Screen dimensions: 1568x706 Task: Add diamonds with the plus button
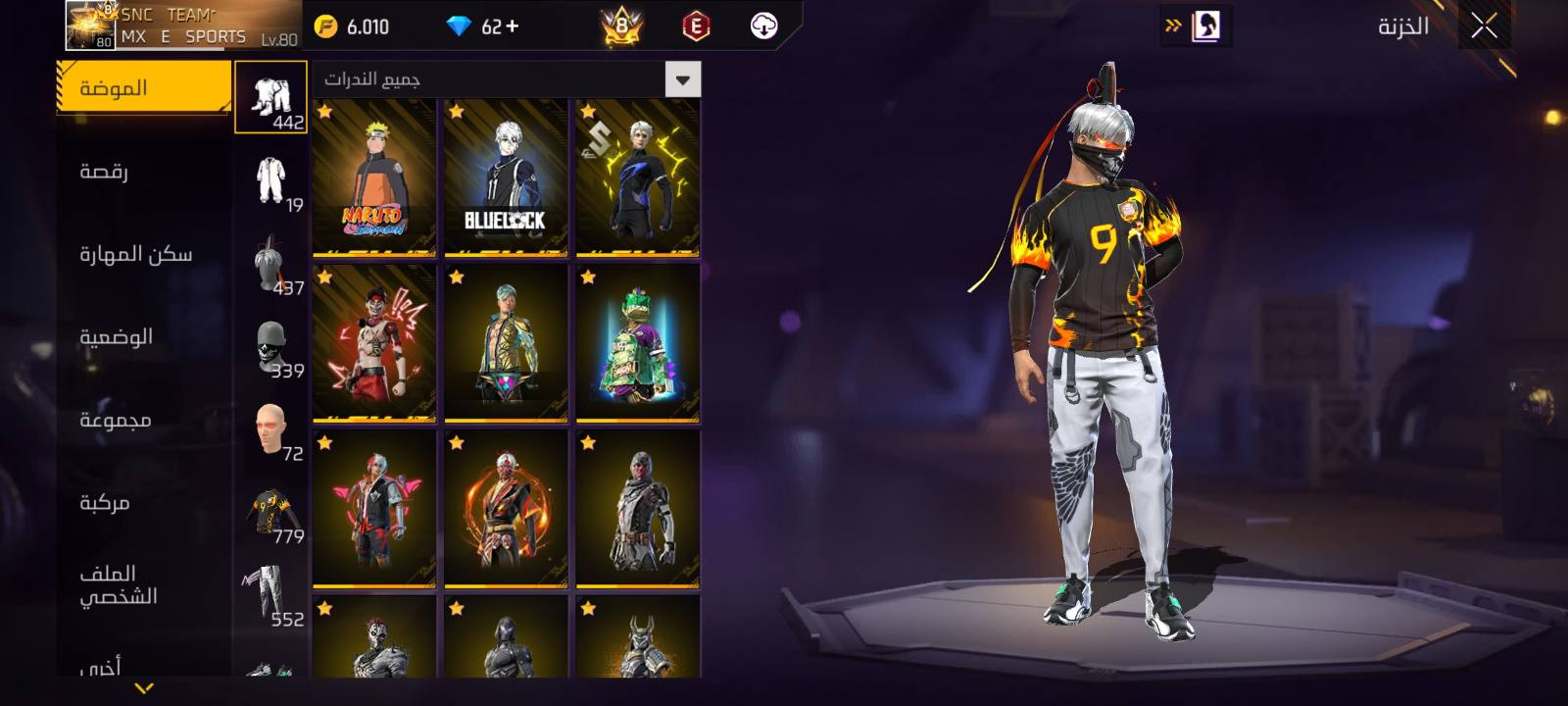coord(512,26)
